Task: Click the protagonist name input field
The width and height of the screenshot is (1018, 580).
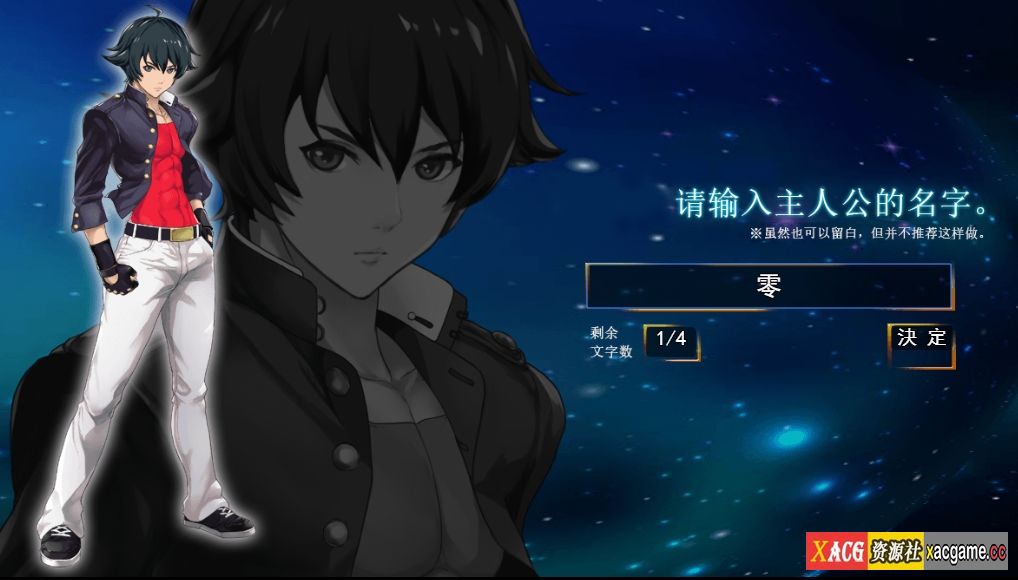Action: click(x=768, y=286)
